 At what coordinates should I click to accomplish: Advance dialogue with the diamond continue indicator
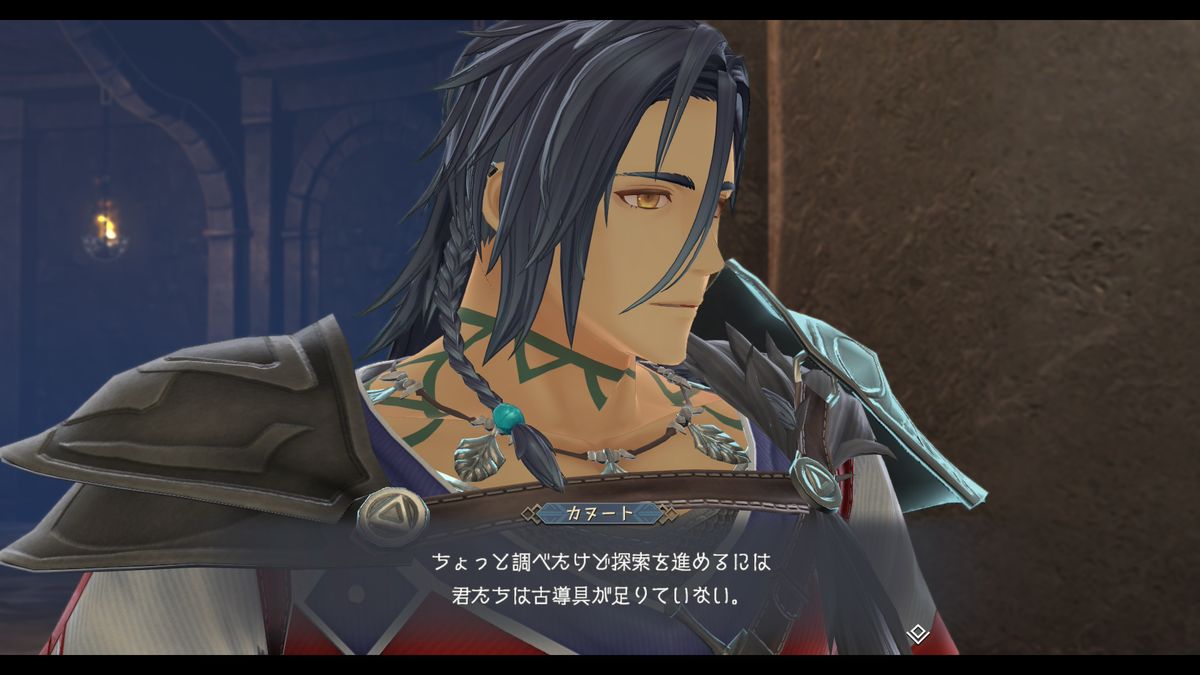[917, 633]
